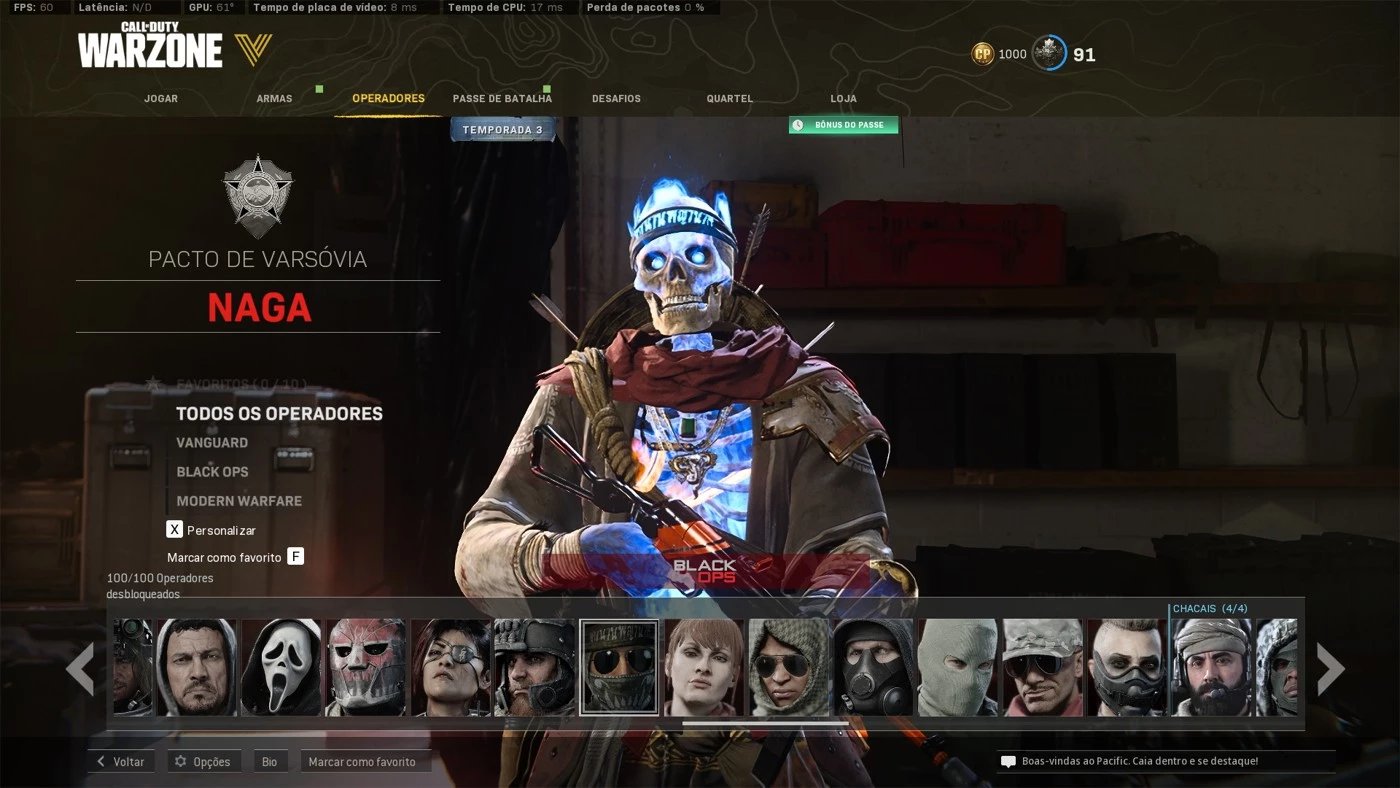The image size is (1400, 788).
Task: Click the right arrow to browse more operators
Action: coord(1330,667)
